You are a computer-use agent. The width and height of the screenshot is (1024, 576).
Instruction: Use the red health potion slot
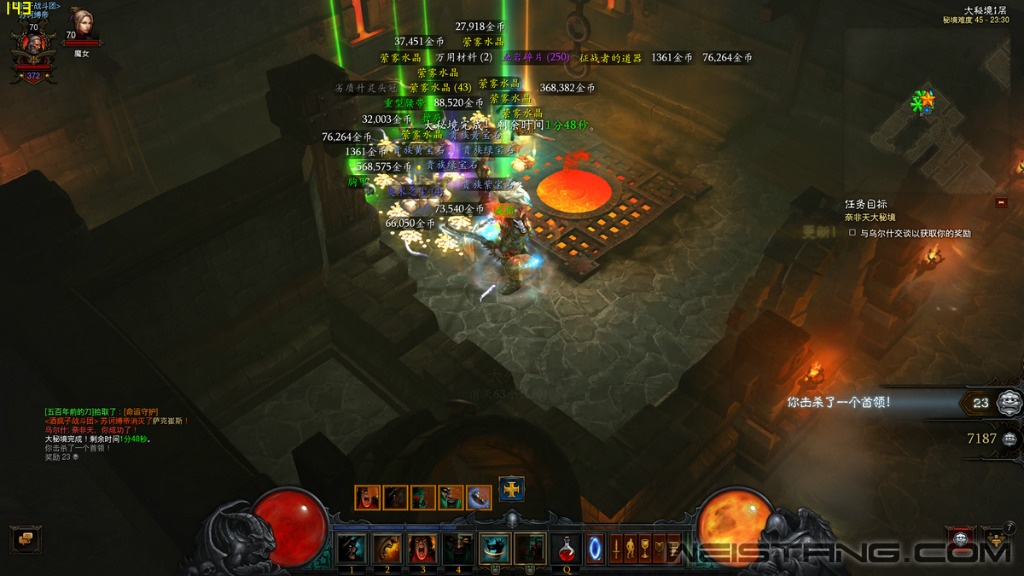(566, 548)
